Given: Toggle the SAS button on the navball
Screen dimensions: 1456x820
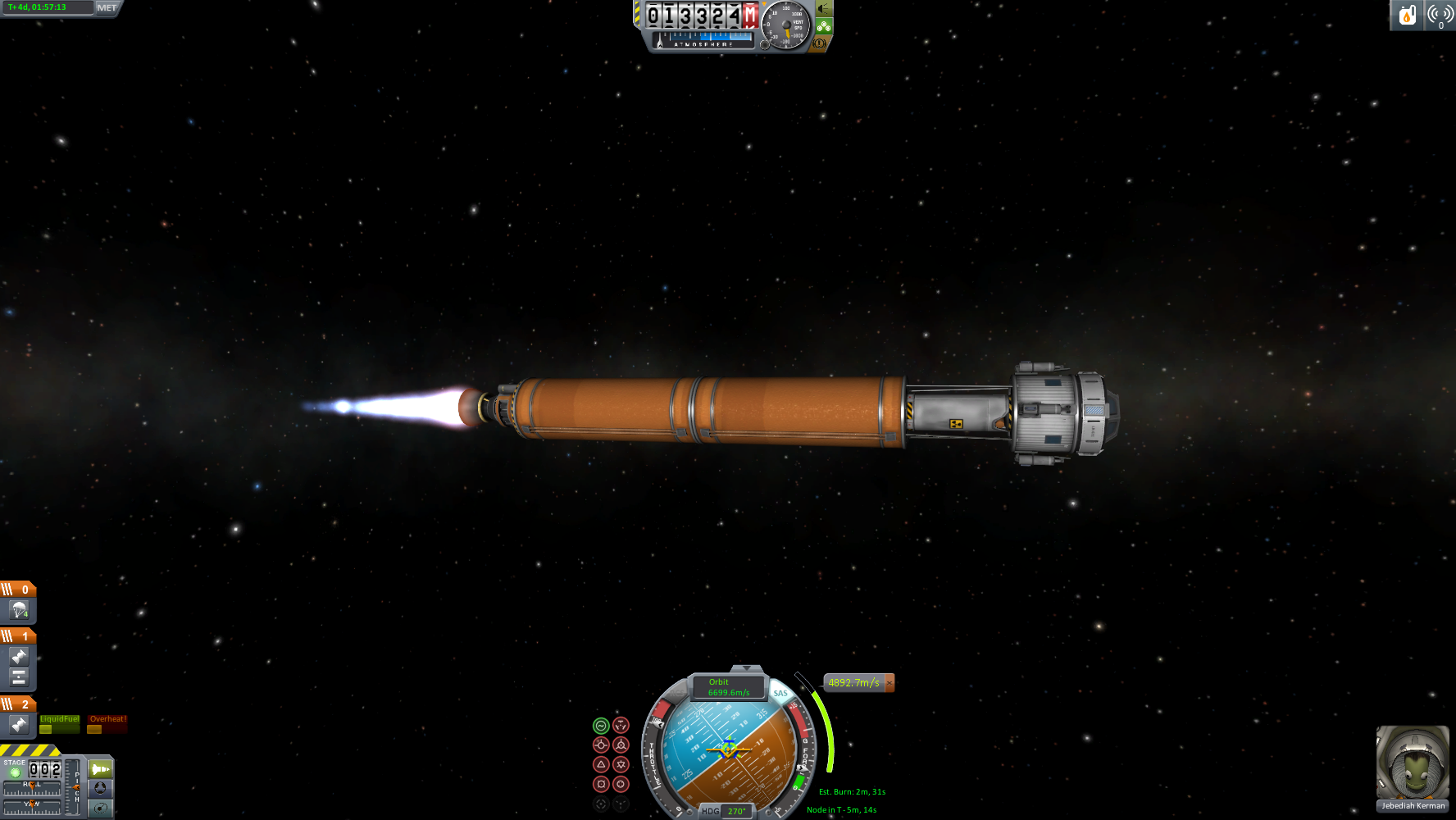Looking at the screenshot, I should tap(780, 694).
